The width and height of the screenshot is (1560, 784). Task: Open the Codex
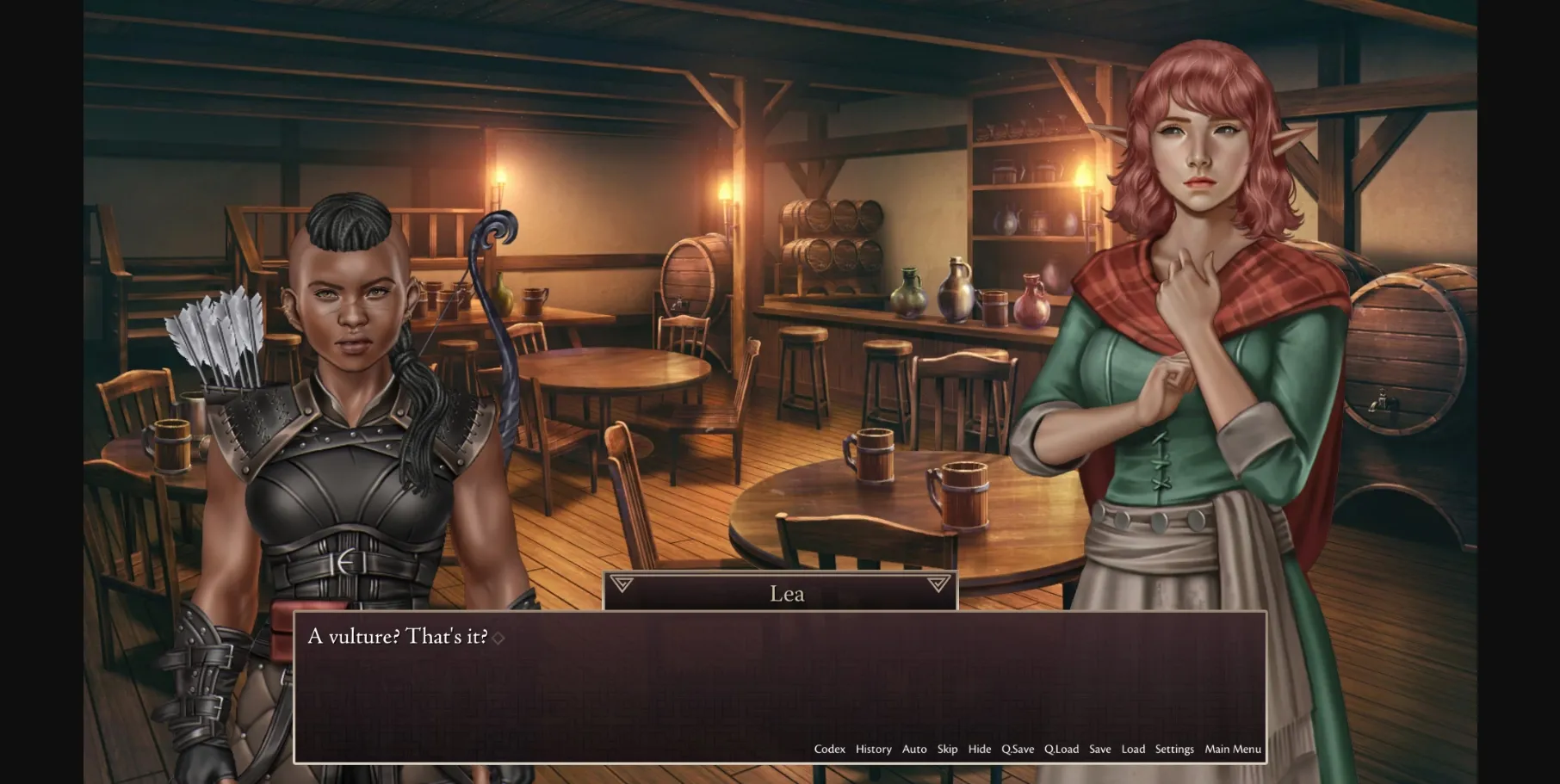[829, 750]
